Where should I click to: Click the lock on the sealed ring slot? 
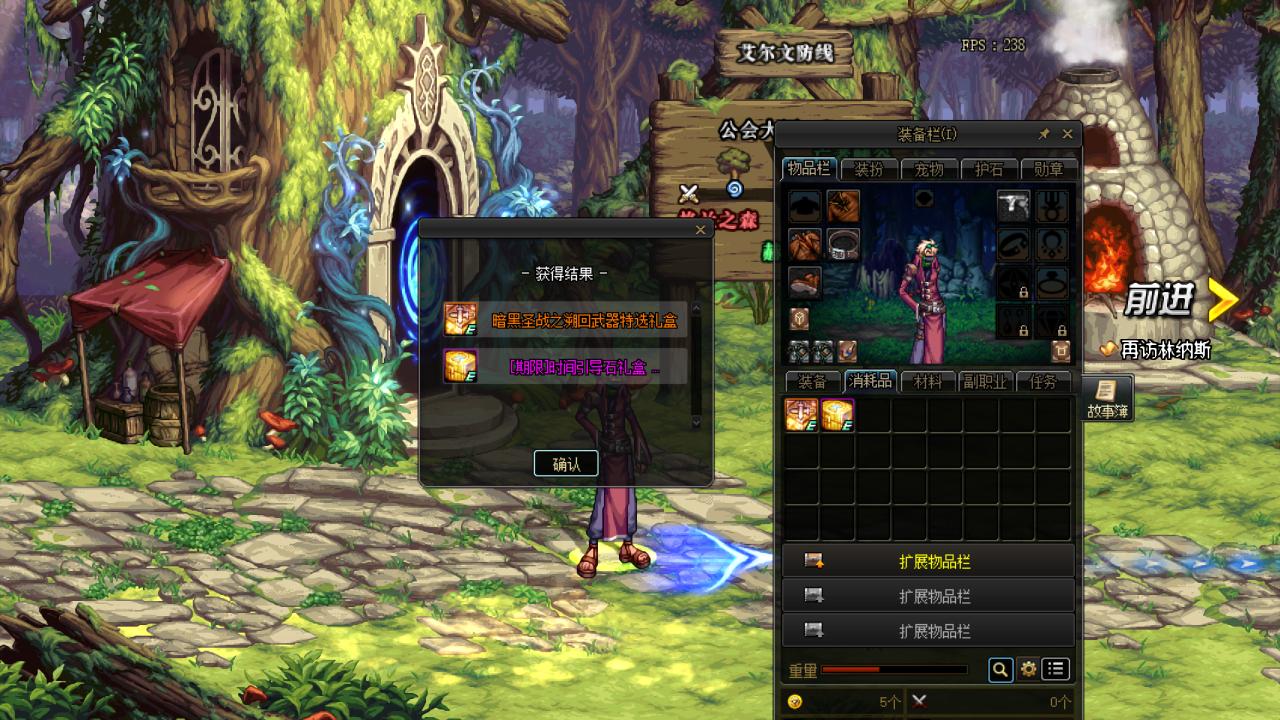tap(1024, 292)
